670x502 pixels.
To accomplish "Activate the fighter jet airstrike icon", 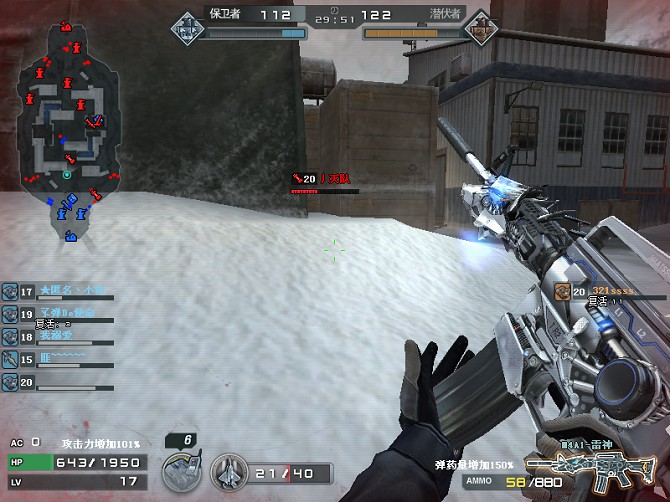I will 228,472.
